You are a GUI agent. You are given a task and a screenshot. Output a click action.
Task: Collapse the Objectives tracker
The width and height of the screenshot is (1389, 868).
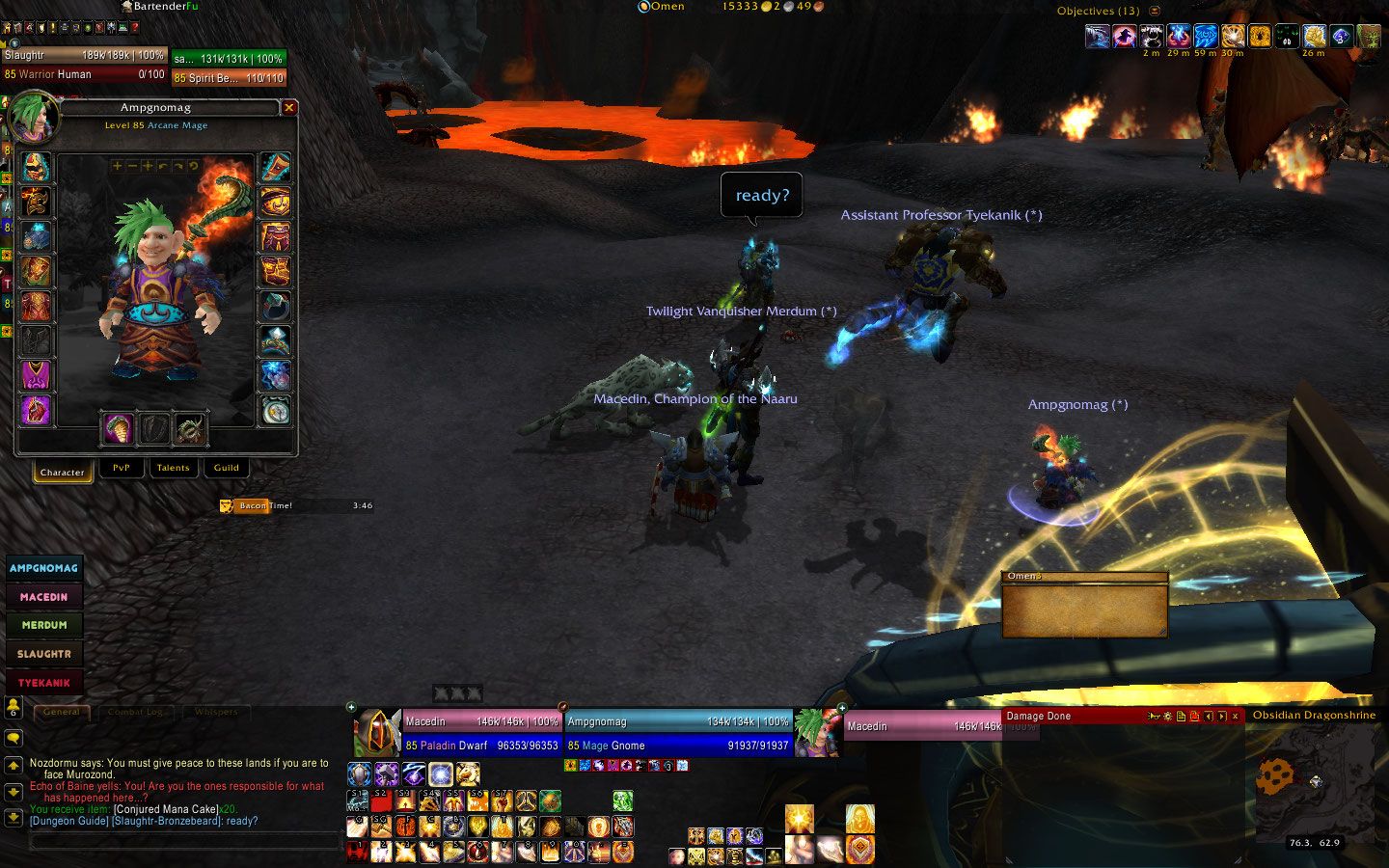pyautogui.click(x=1155, y=11)
